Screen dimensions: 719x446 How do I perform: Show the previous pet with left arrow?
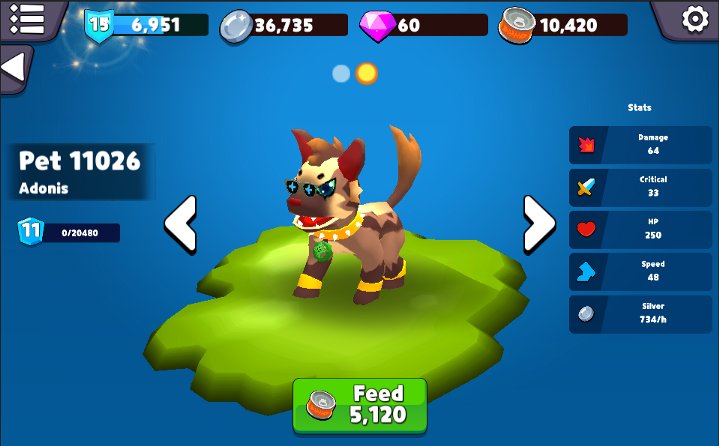(x=181, y=223)
